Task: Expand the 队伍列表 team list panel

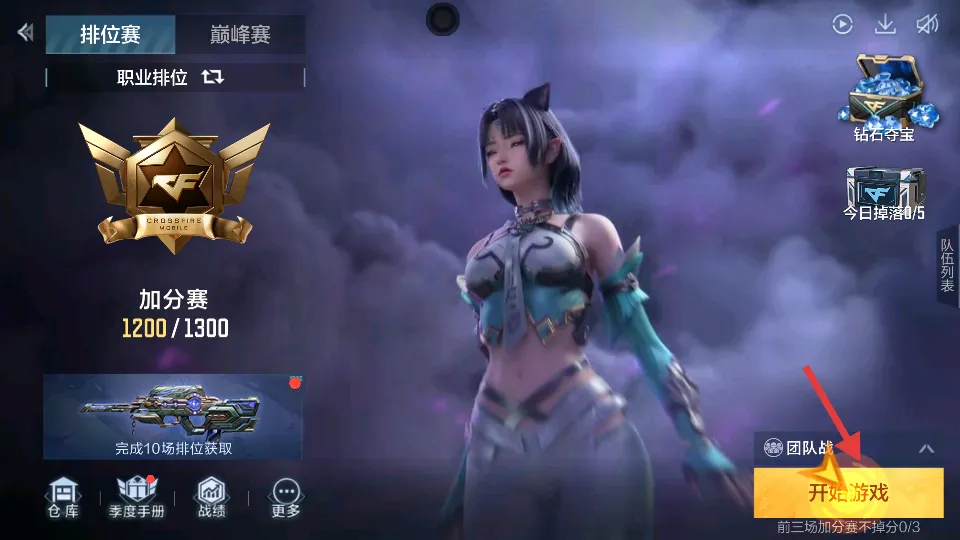Action: click(947, 265)
